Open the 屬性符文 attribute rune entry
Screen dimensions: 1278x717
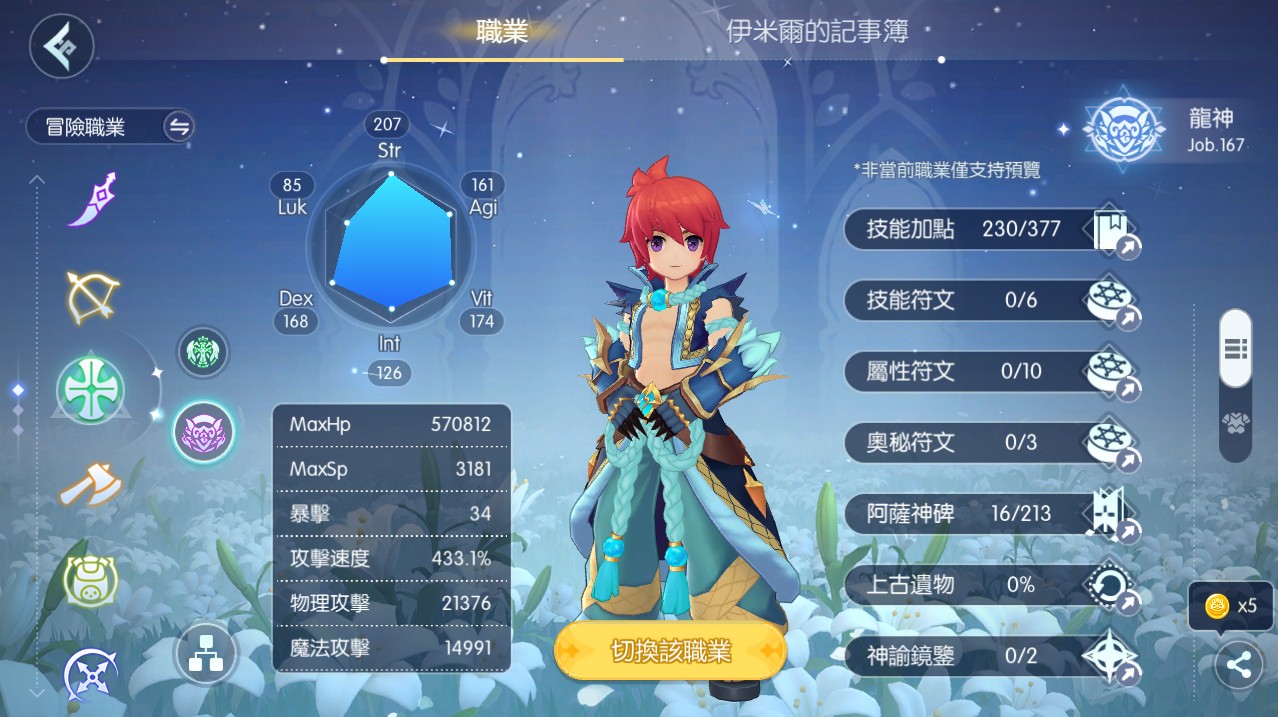pyautogui.click(x=990, y=372)
